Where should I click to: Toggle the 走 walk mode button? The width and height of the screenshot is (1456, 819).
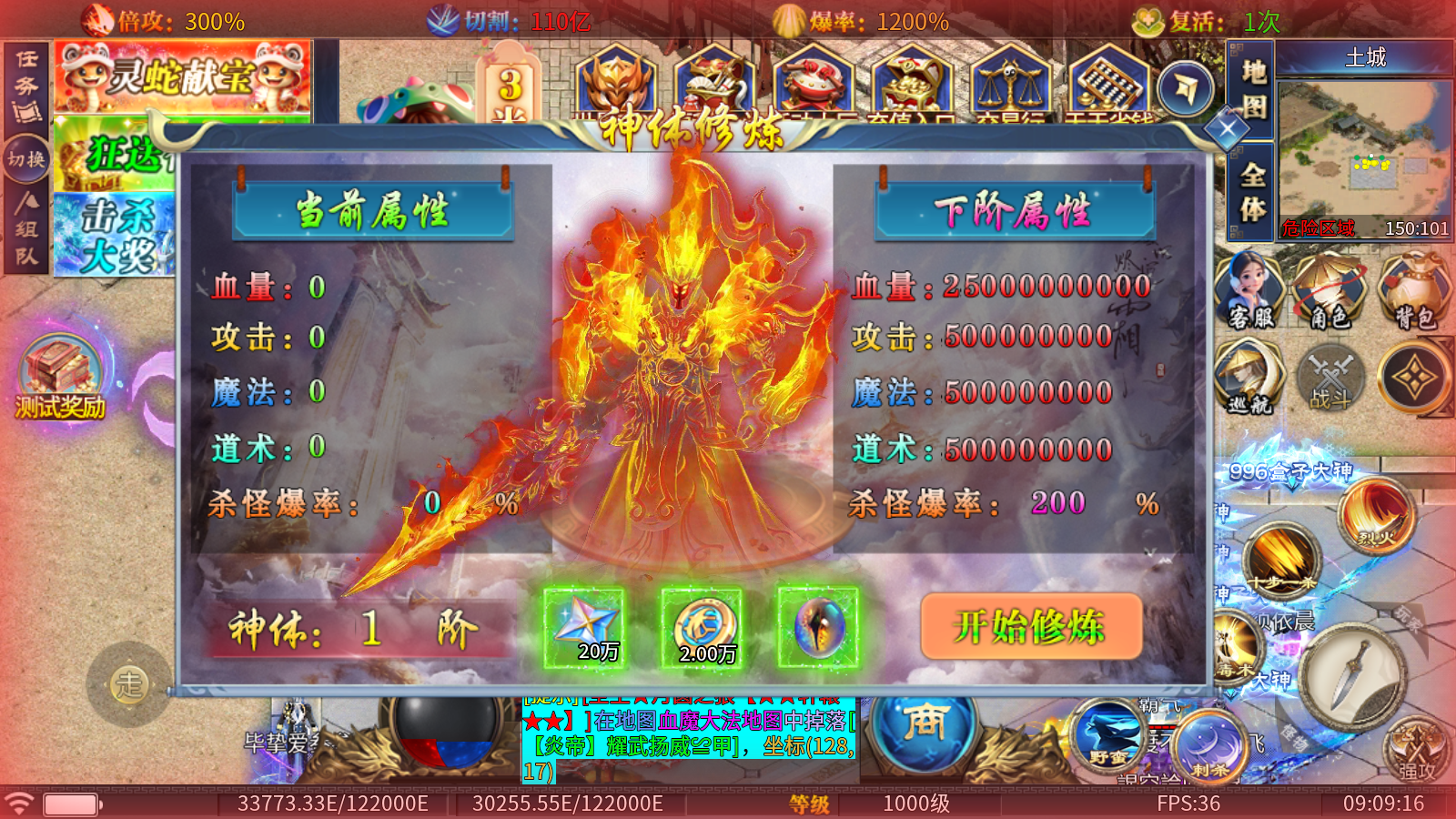[129, 683]
